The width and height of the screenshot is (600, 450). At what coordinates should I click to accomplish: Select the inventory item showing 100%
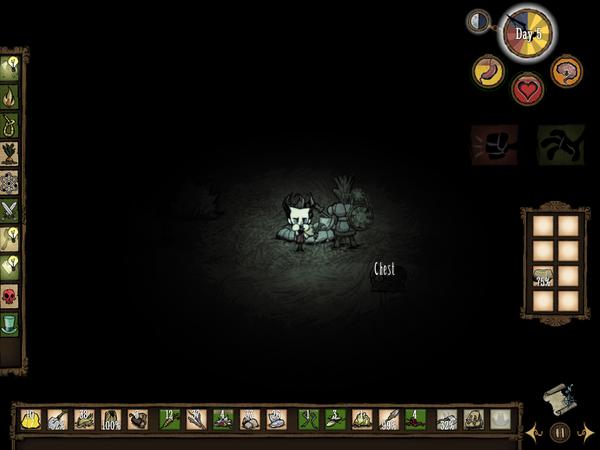[111, 420]
